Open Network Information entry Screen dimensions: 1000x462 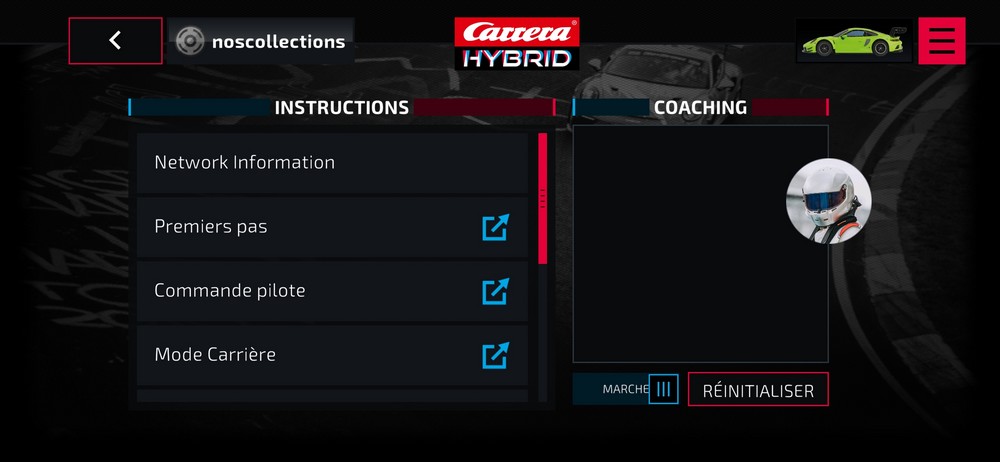coord(332,162)
